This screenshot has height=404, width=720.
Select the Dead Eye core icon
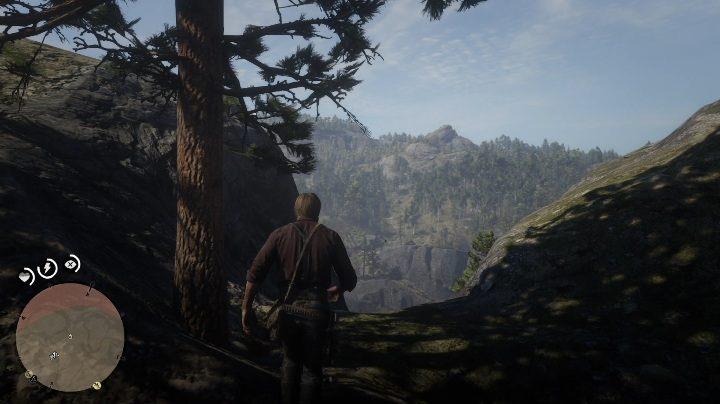[x=72, y=265]
